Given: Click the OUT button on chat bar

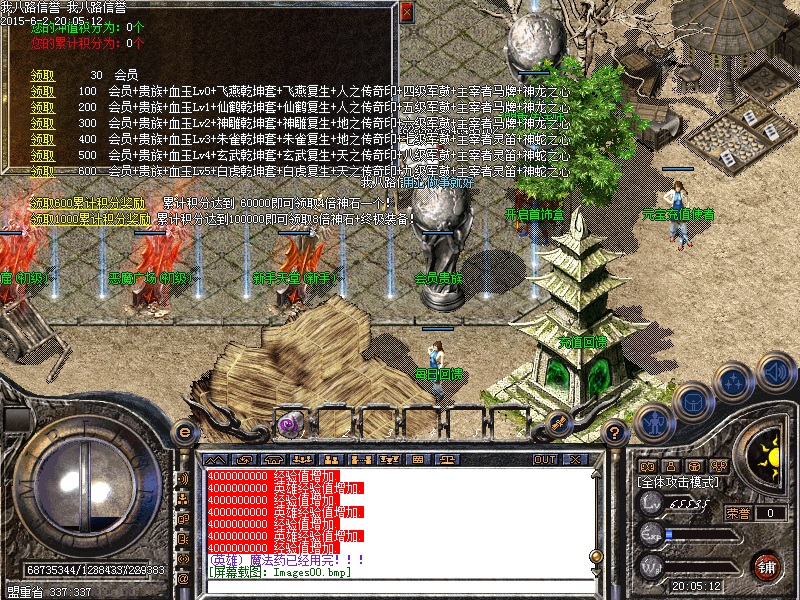Looking at the screenshot, I should pyautogui.click(x=544, y=459).
